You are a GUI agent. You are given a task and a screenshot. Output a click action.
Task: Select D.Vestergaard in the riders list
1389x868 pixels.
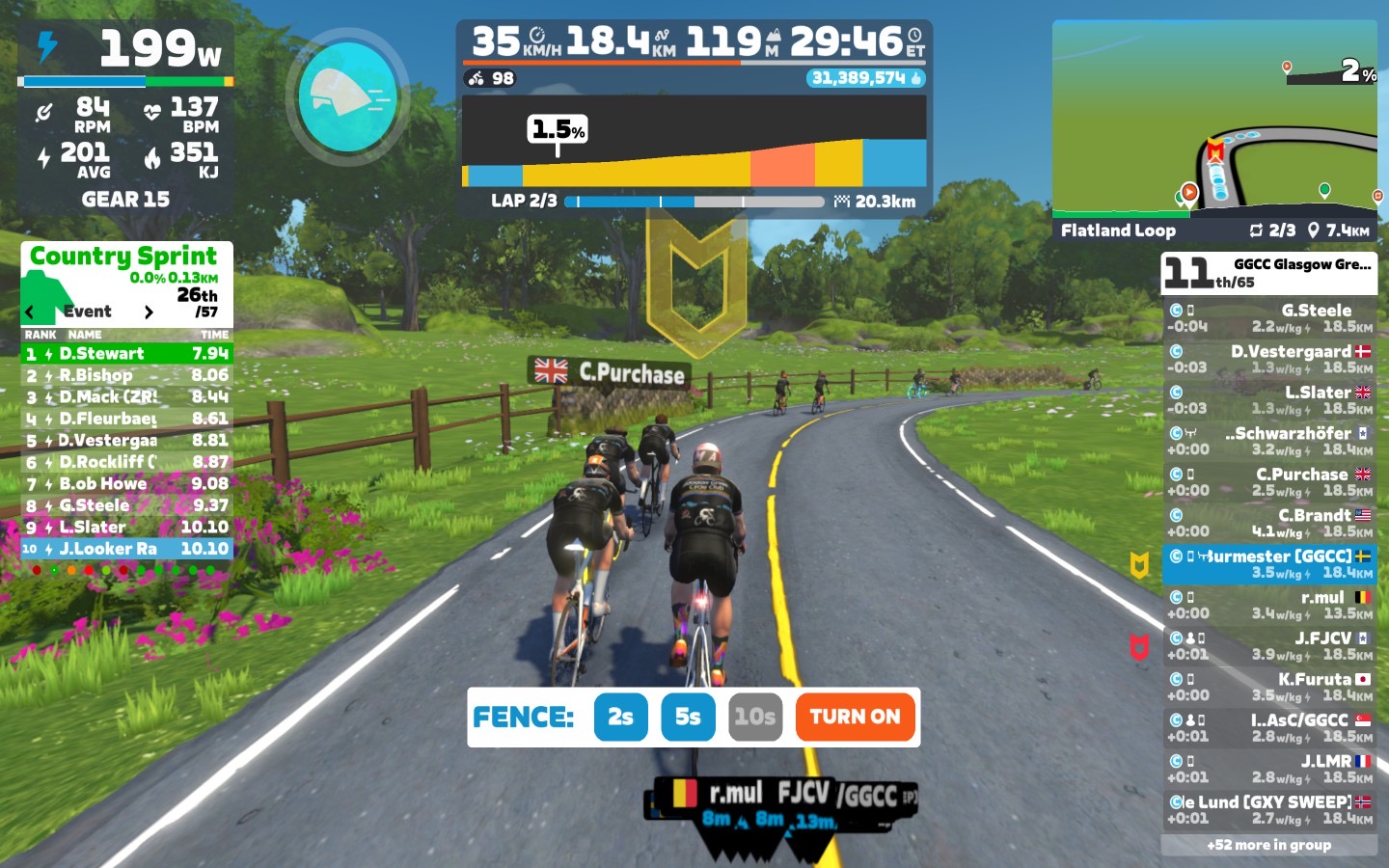coord(1268,359)
